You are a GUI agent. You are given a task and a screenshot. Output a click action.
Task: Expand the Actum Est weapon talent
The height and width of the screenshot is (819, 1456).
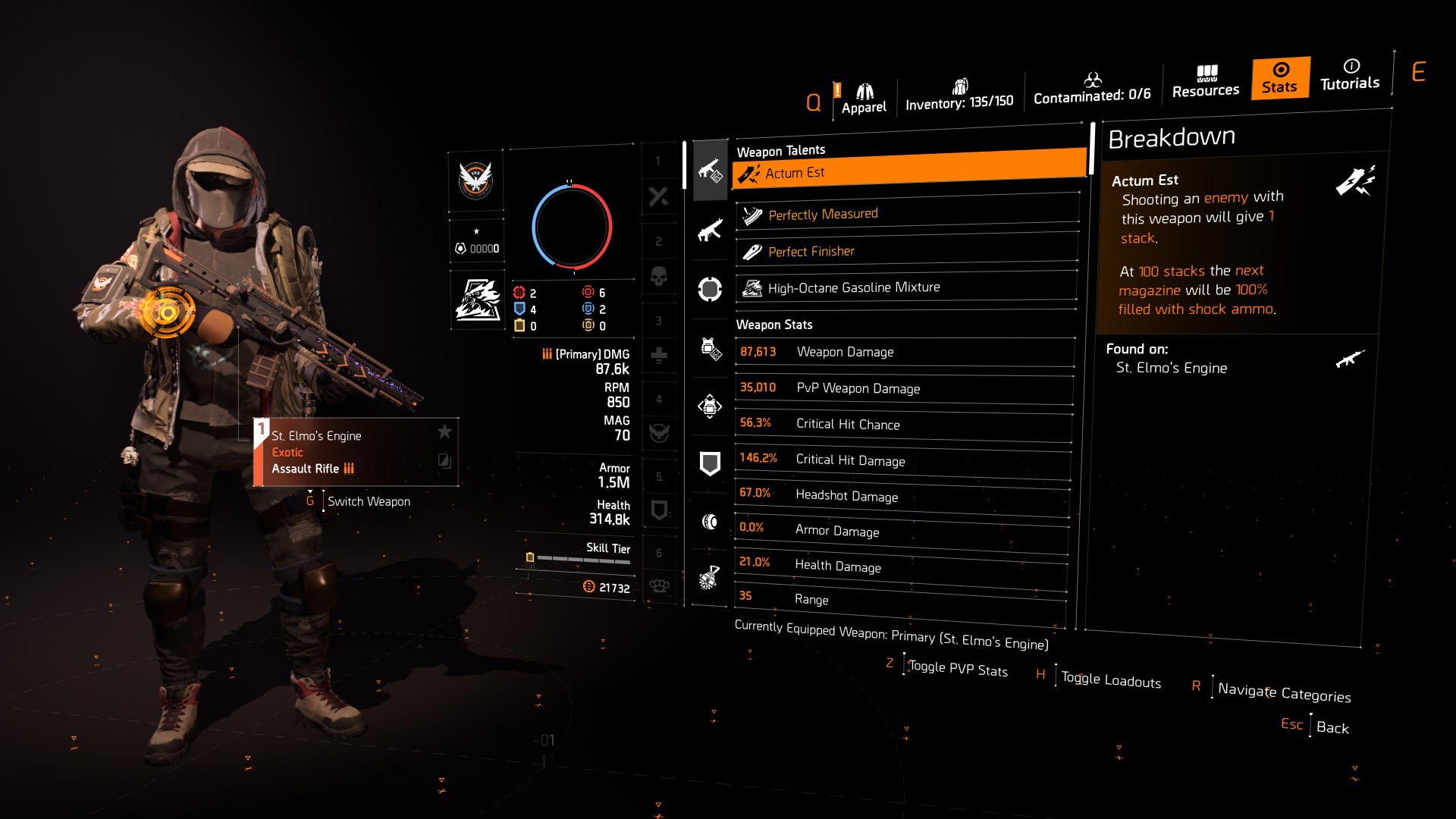(x=907, y=172)
